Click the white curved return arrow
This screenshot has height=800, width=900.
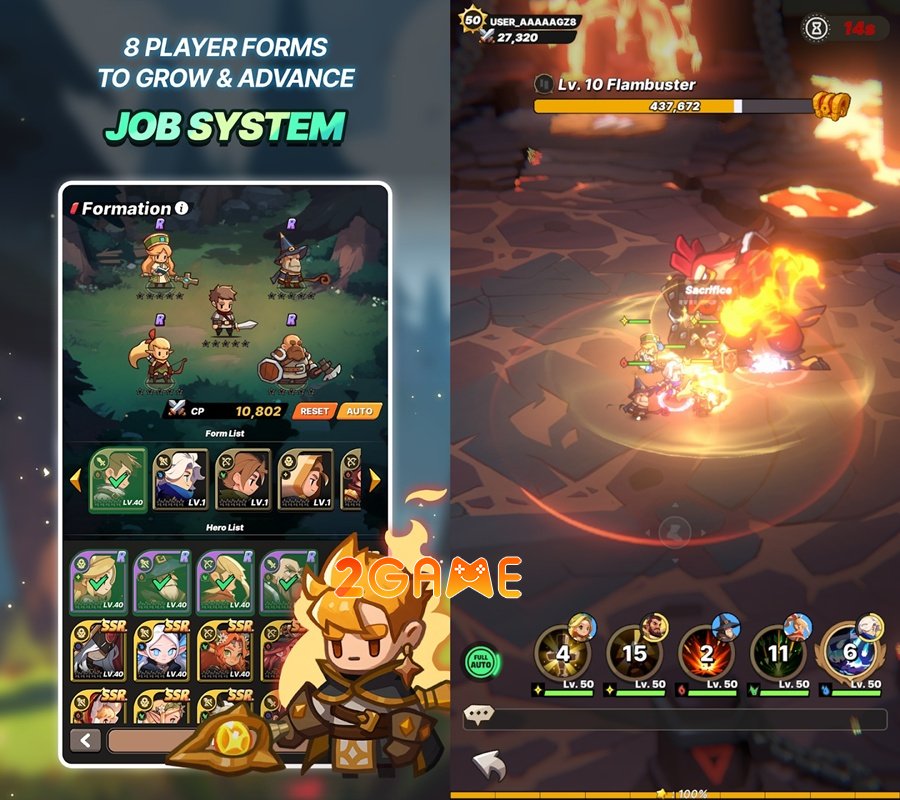488,765
